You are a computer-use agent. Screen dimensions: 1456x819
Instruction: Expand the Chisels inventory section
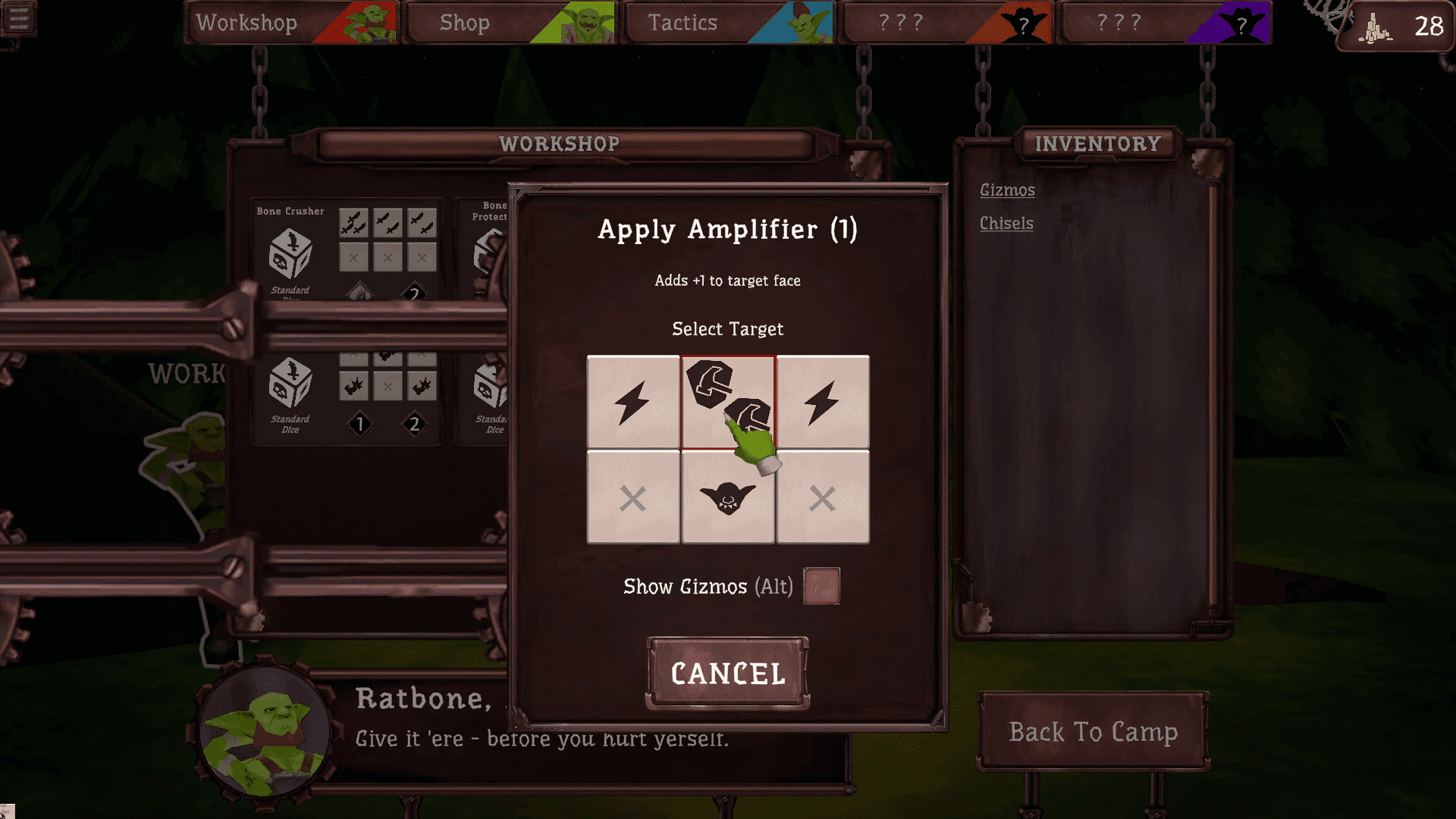[1006, 224]
